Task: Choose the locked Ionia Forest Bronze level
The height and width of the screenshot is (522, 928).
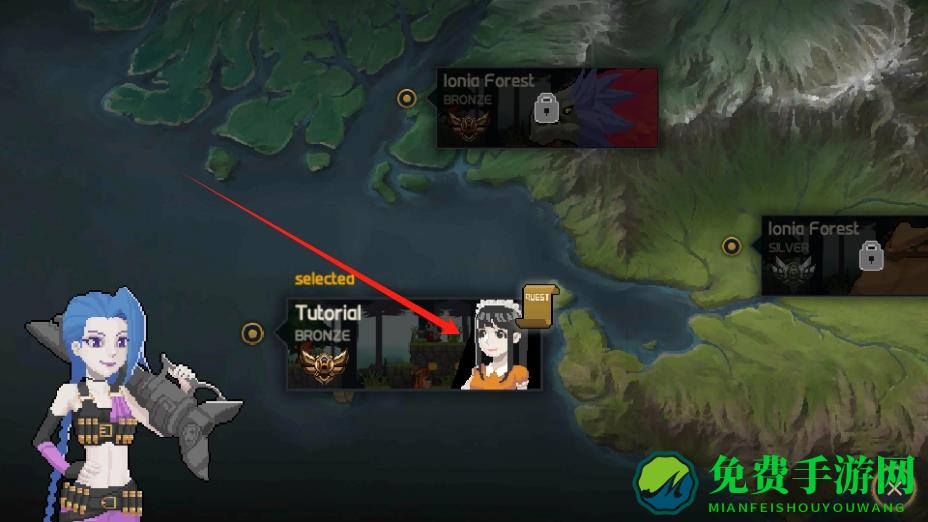Action: tap(547, 108)
